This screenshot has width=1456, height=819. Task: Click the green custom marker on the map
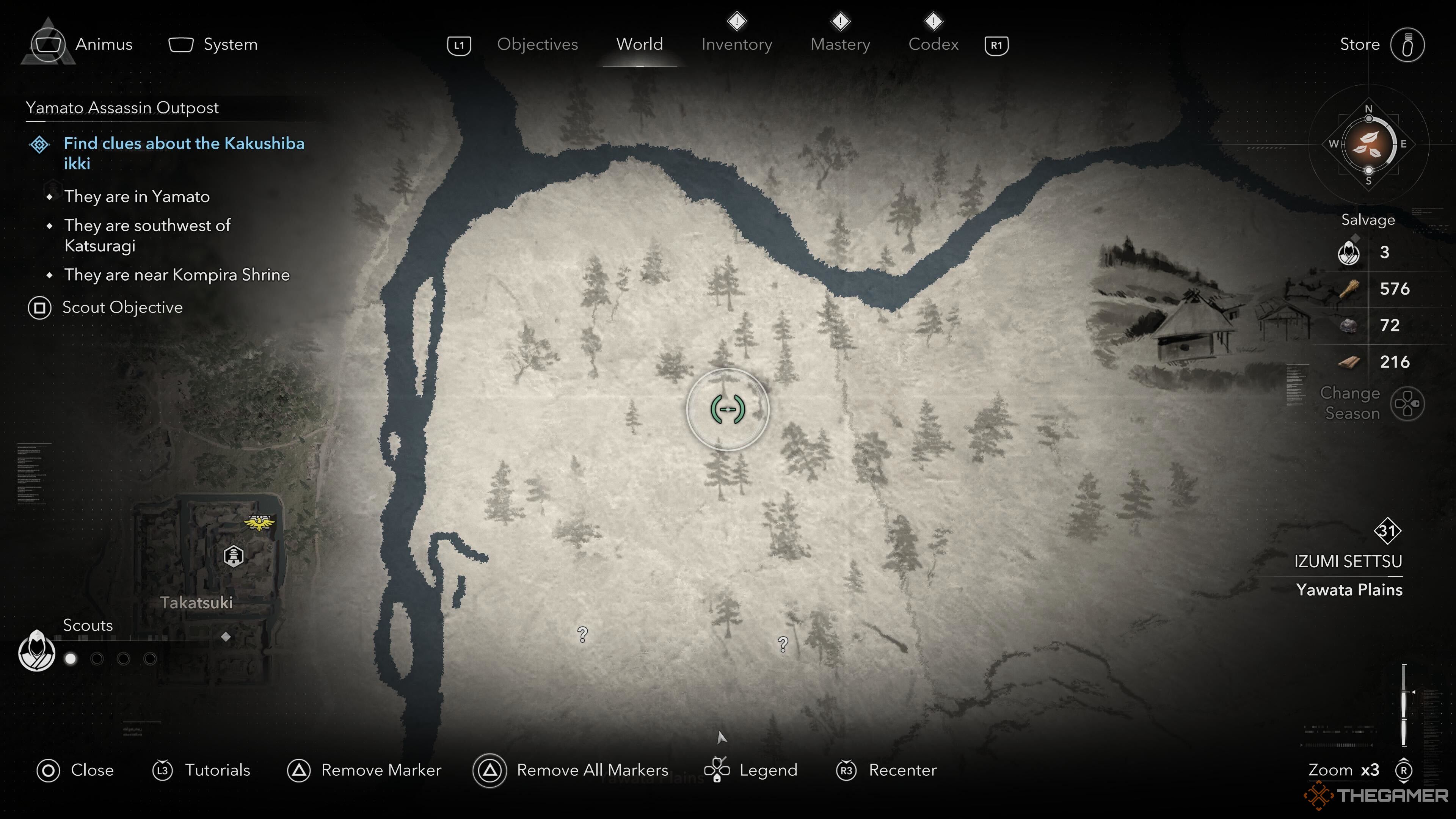[728, 409]
